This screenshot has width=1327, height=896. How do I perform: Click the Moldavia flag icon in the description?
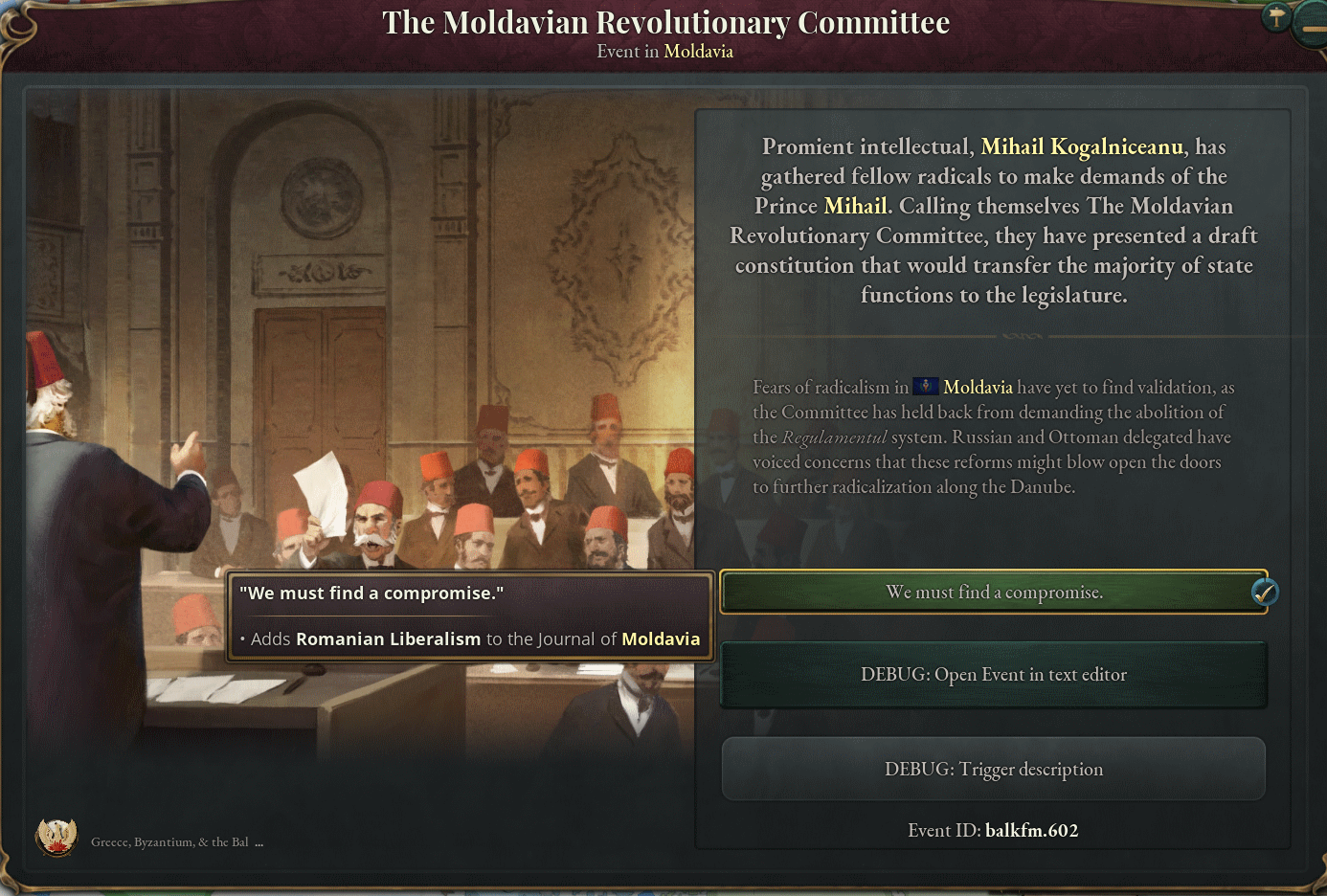coord(924,387)
